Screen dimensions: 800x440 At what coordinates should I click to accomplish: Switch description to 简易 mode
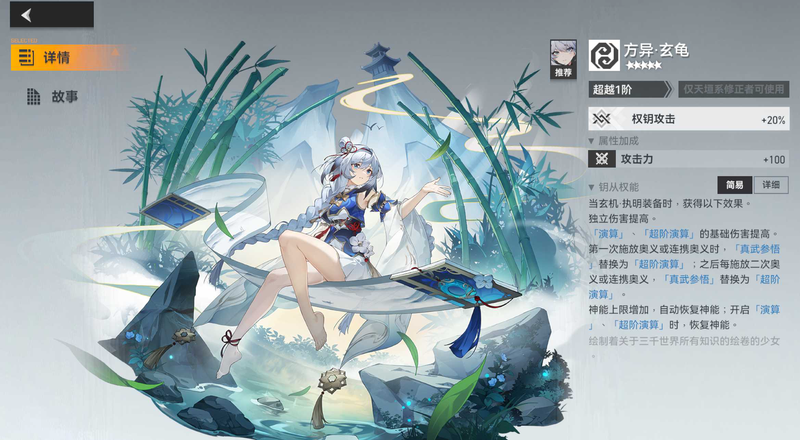coord(735,185)
